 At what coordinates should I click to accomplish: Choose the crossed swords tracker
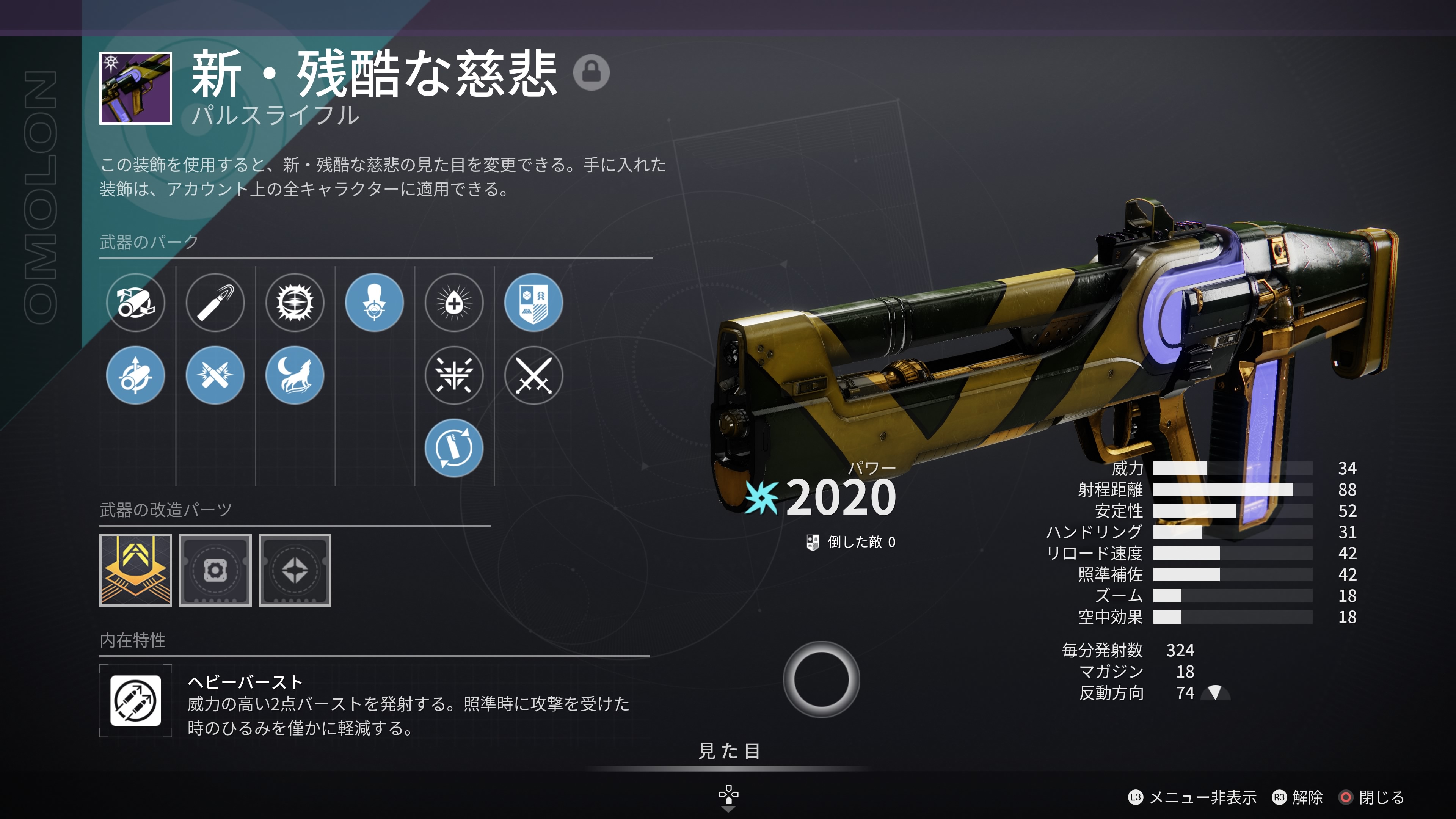coord(533,375)
